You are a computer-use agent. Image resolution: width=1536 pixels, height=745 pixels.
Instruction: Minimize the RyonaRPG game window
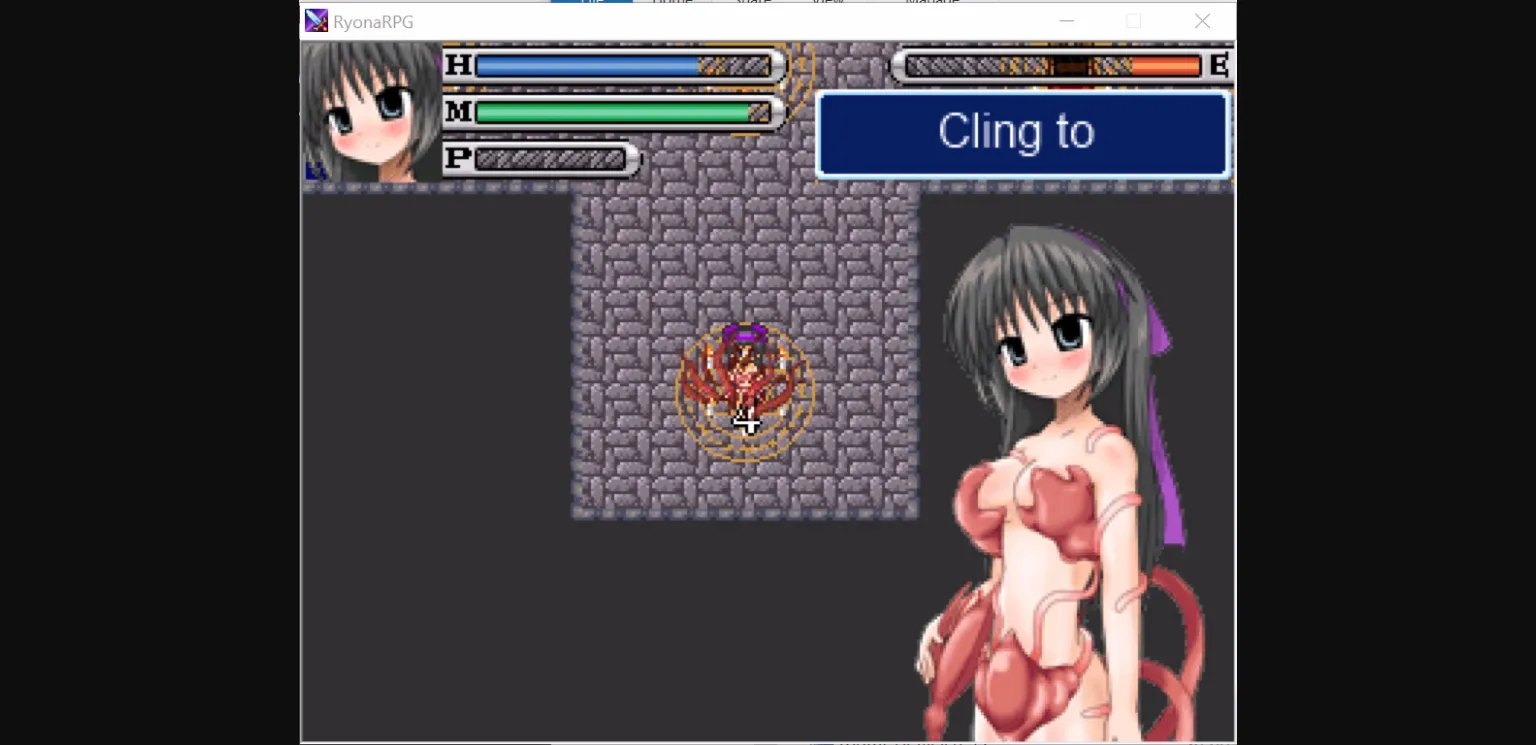(1066, 20)
